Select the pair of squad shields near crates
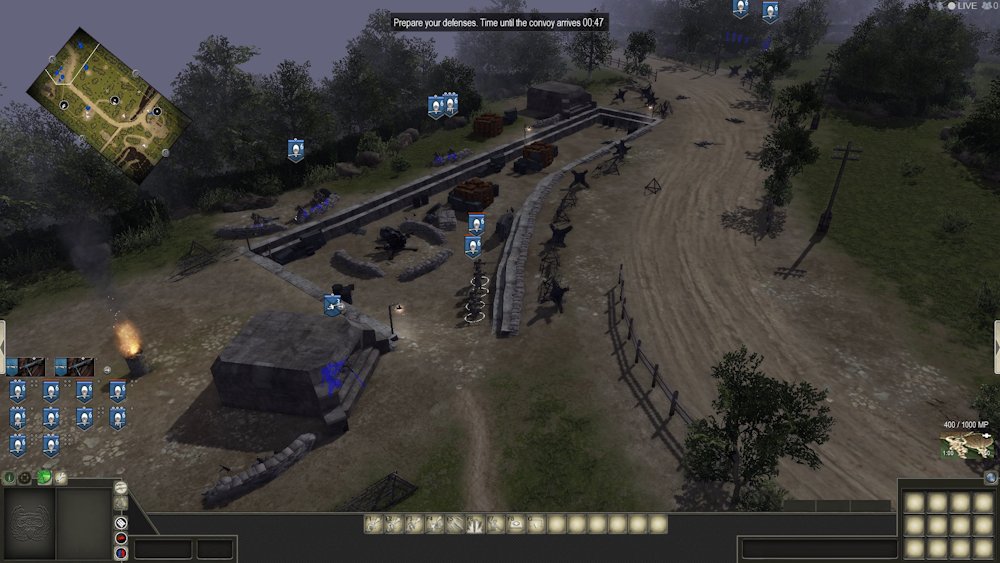The image size is (1000, 563). pyautogui.click(x=442, y=106)
